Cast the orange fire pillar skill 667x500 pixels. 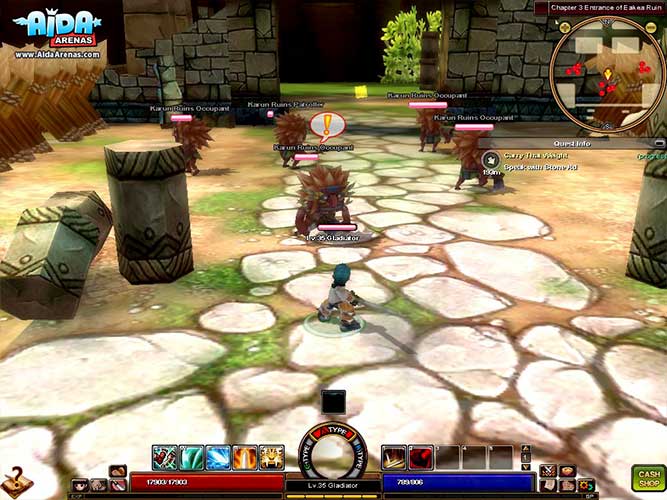(244, 458)
